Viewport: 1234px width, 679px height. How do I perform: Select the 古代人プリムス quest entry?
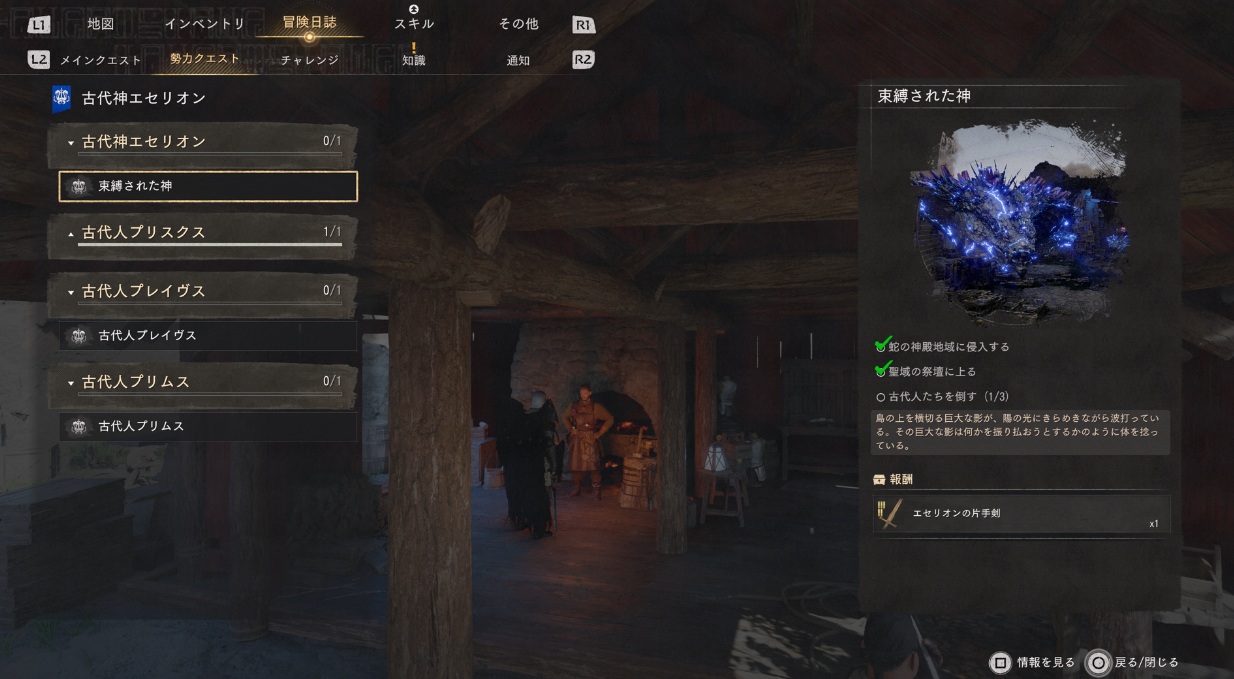pyautogui.click(x=208, y=427)
